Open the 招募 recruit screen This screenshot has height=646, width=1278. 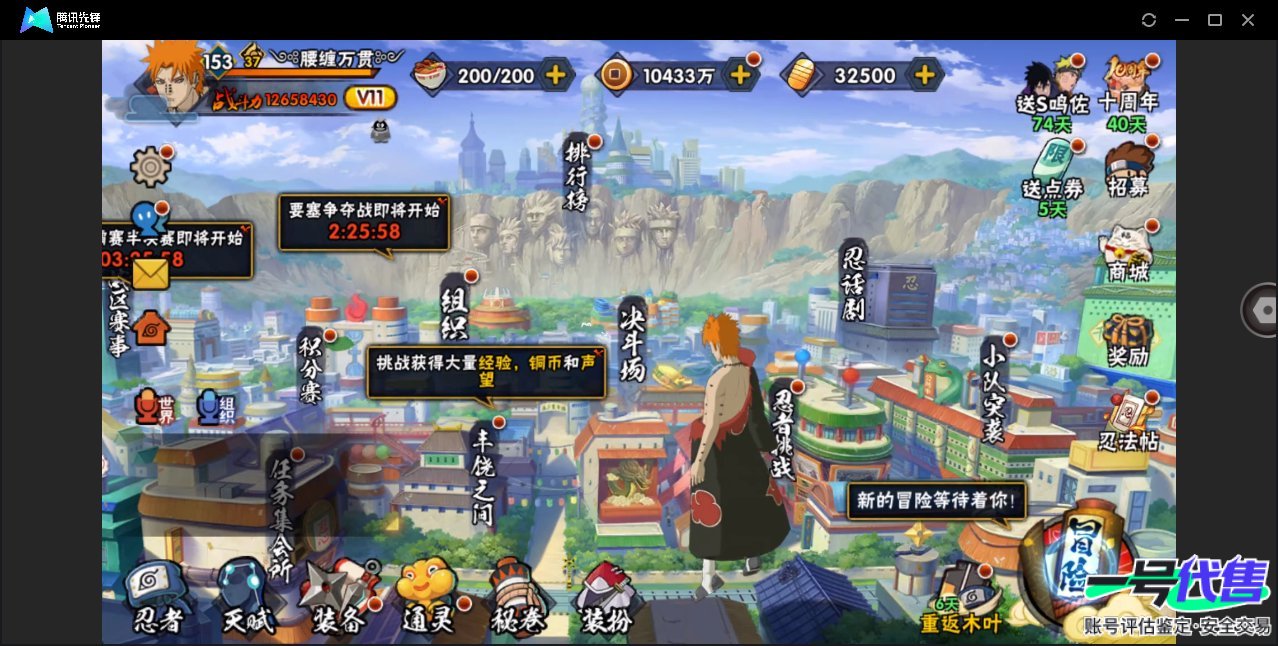point(1128,168)
